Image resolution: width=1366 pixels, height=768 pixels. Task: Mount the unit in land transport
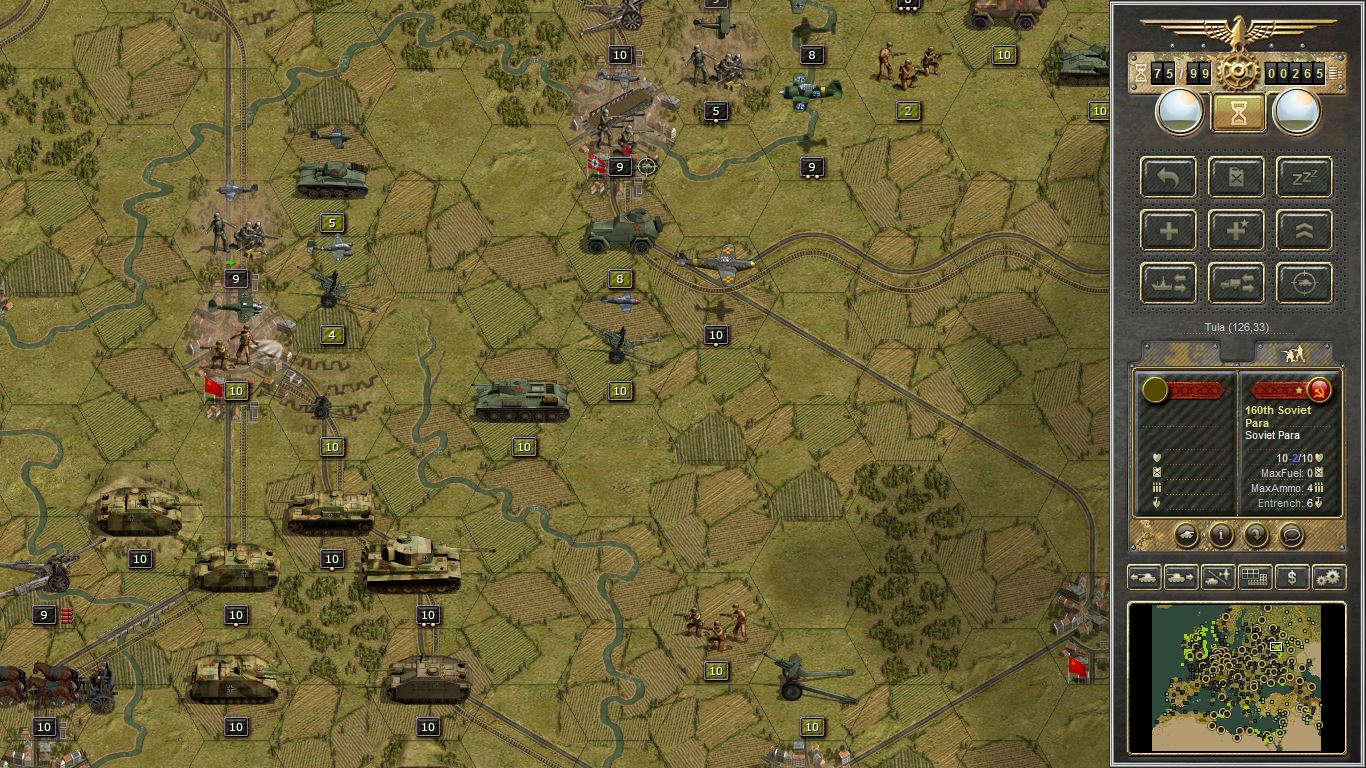point(1236,283)
